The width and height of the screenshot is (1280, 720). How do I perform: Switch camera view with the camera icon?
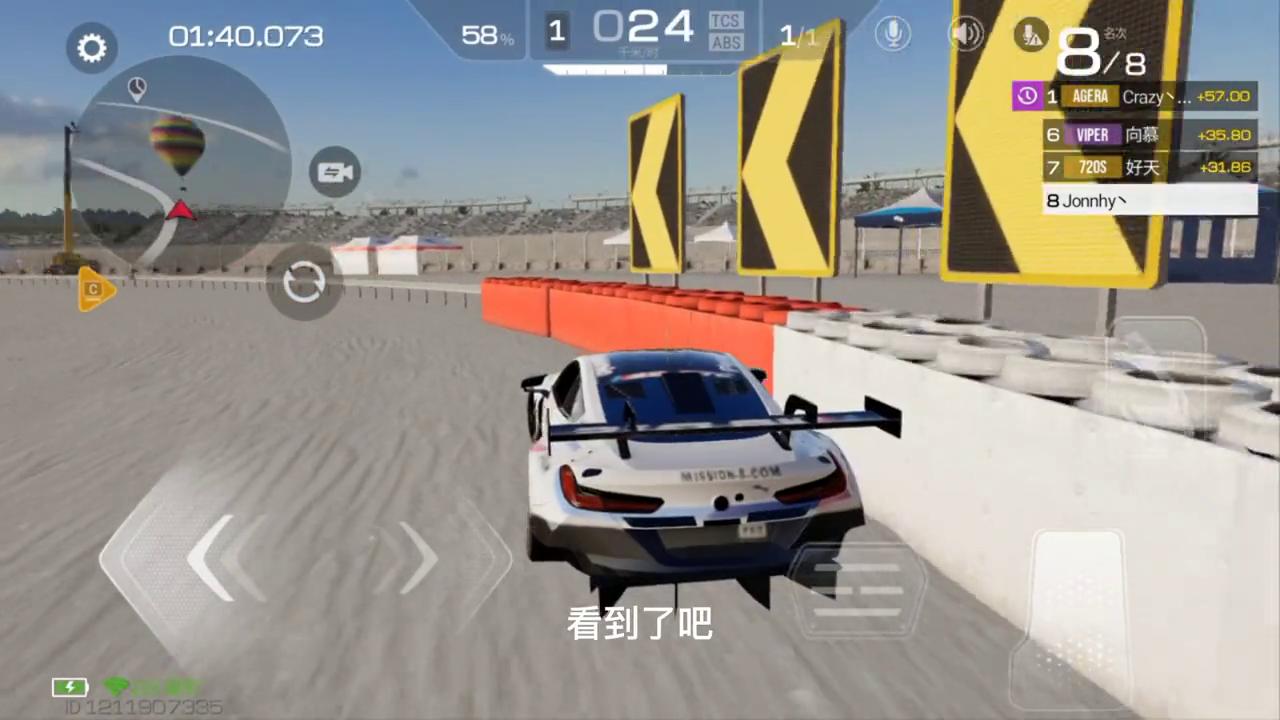point(334,171)
